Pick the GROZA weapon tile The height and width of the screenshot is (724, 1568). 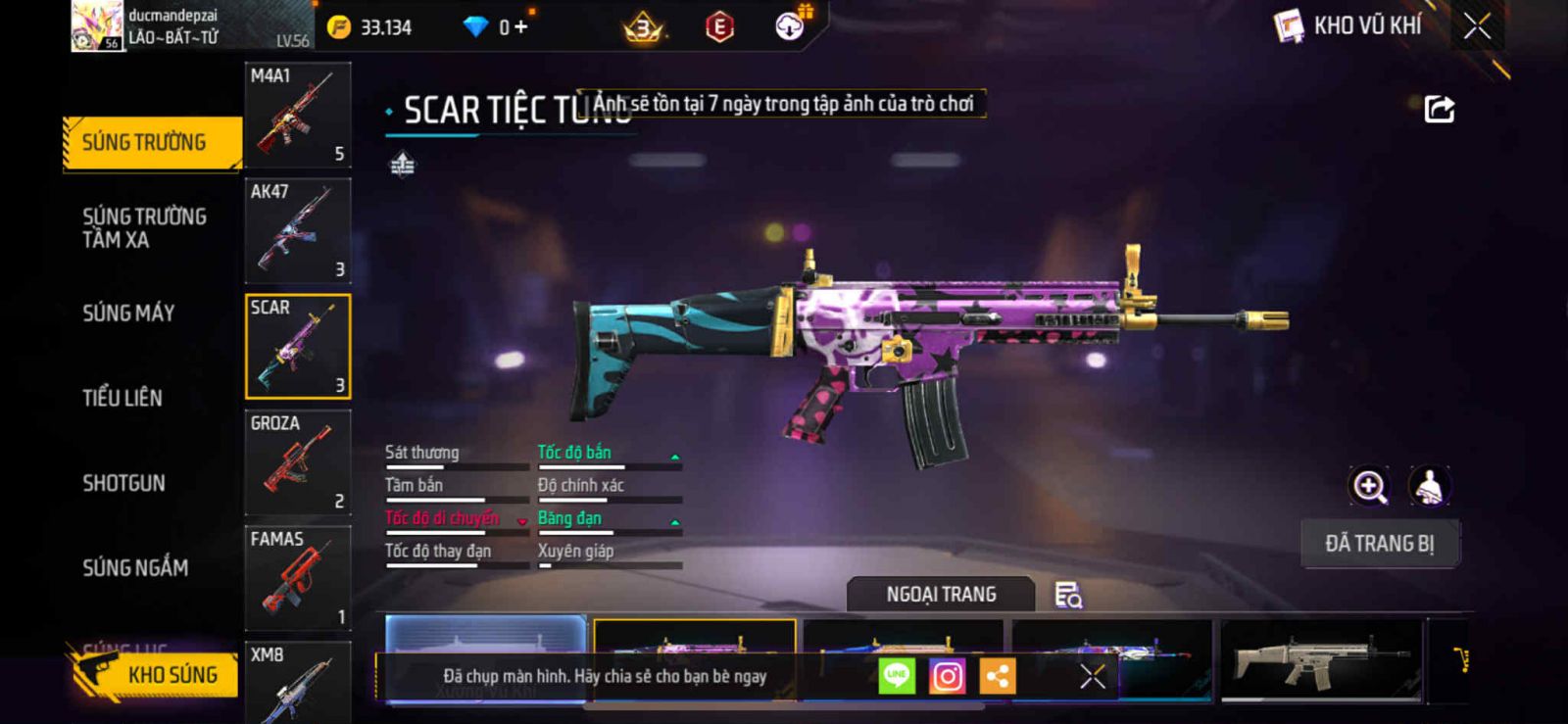click(298, 462)
